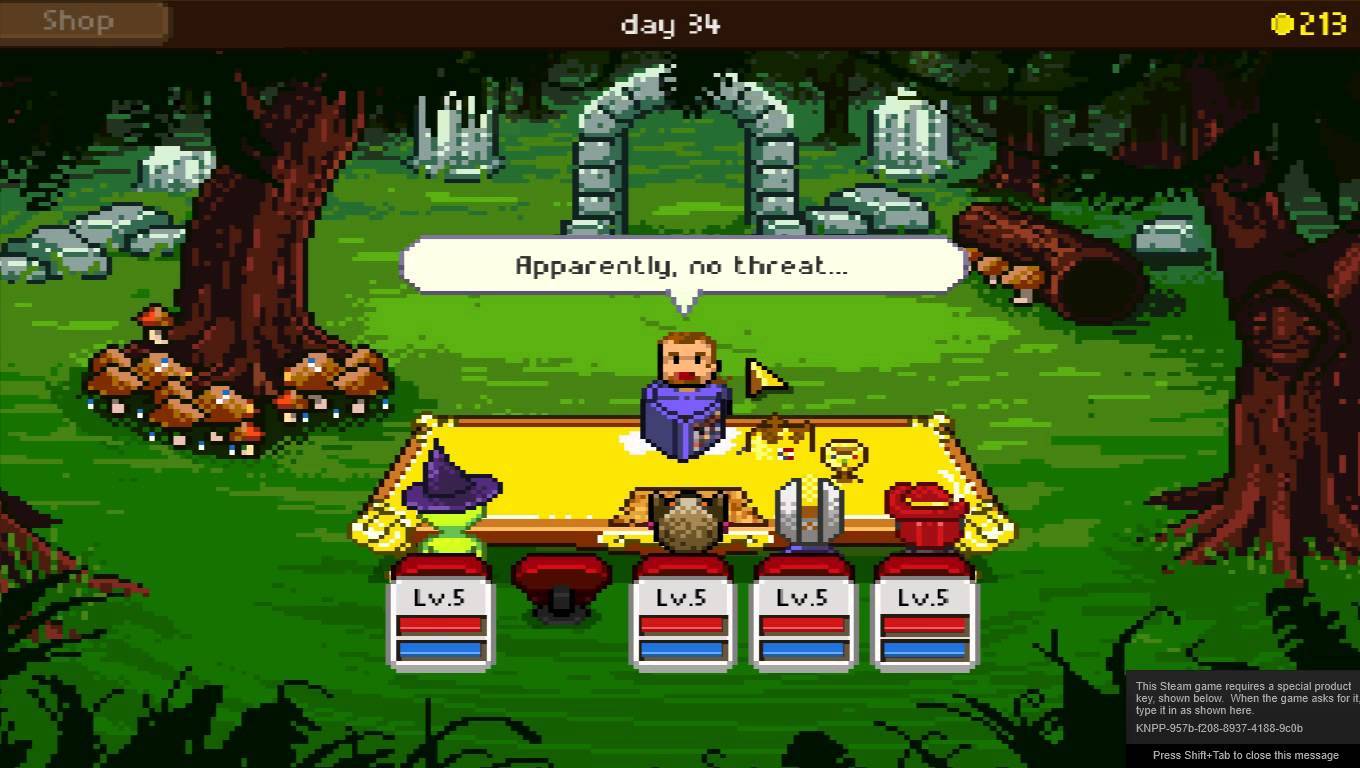The height and width of the screenshot is (768, 1360).
Task: Continue the "Apparently, no threat..." speech bubble
Action: click(x=682, y=266)
